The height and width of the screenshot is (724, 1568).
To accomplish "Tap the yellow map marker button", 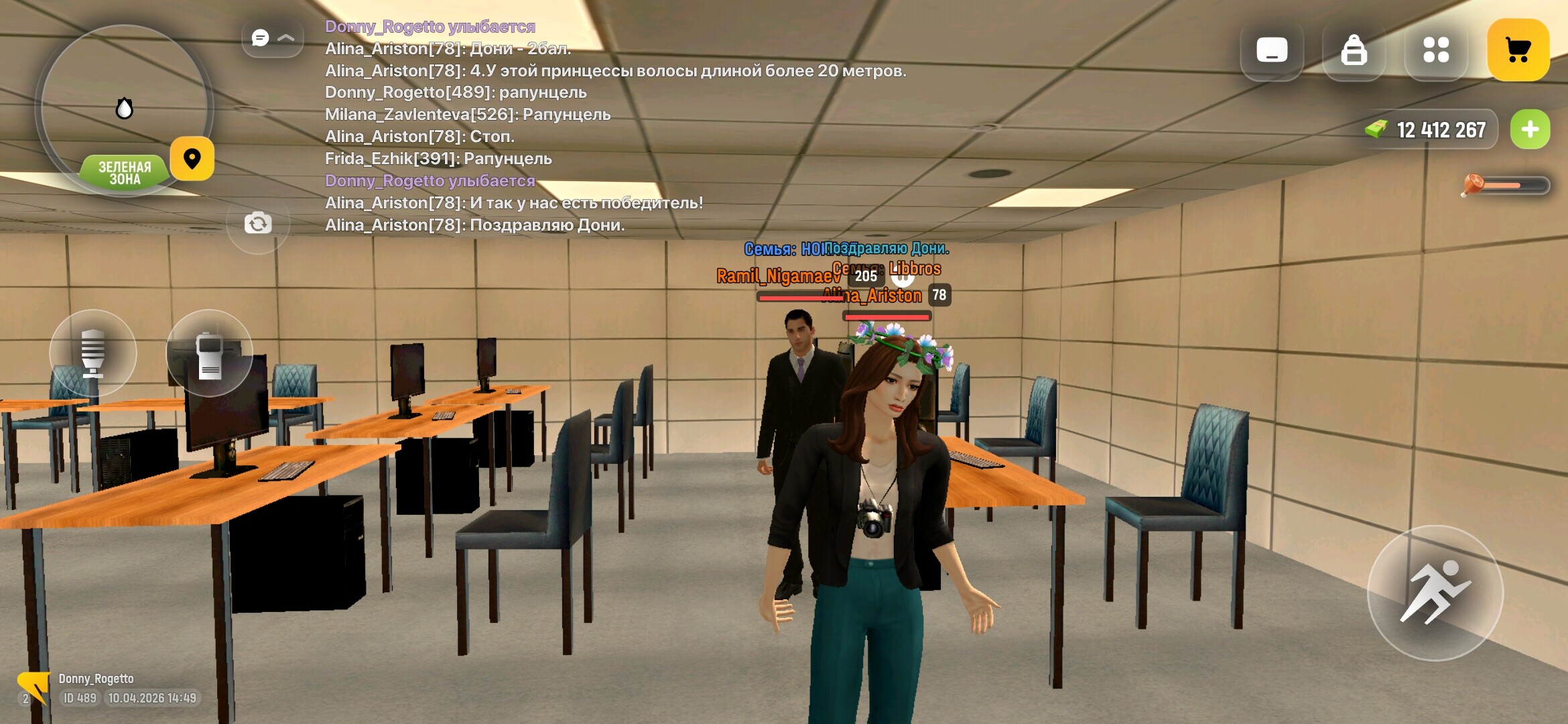I will click(x=192, y=159).
